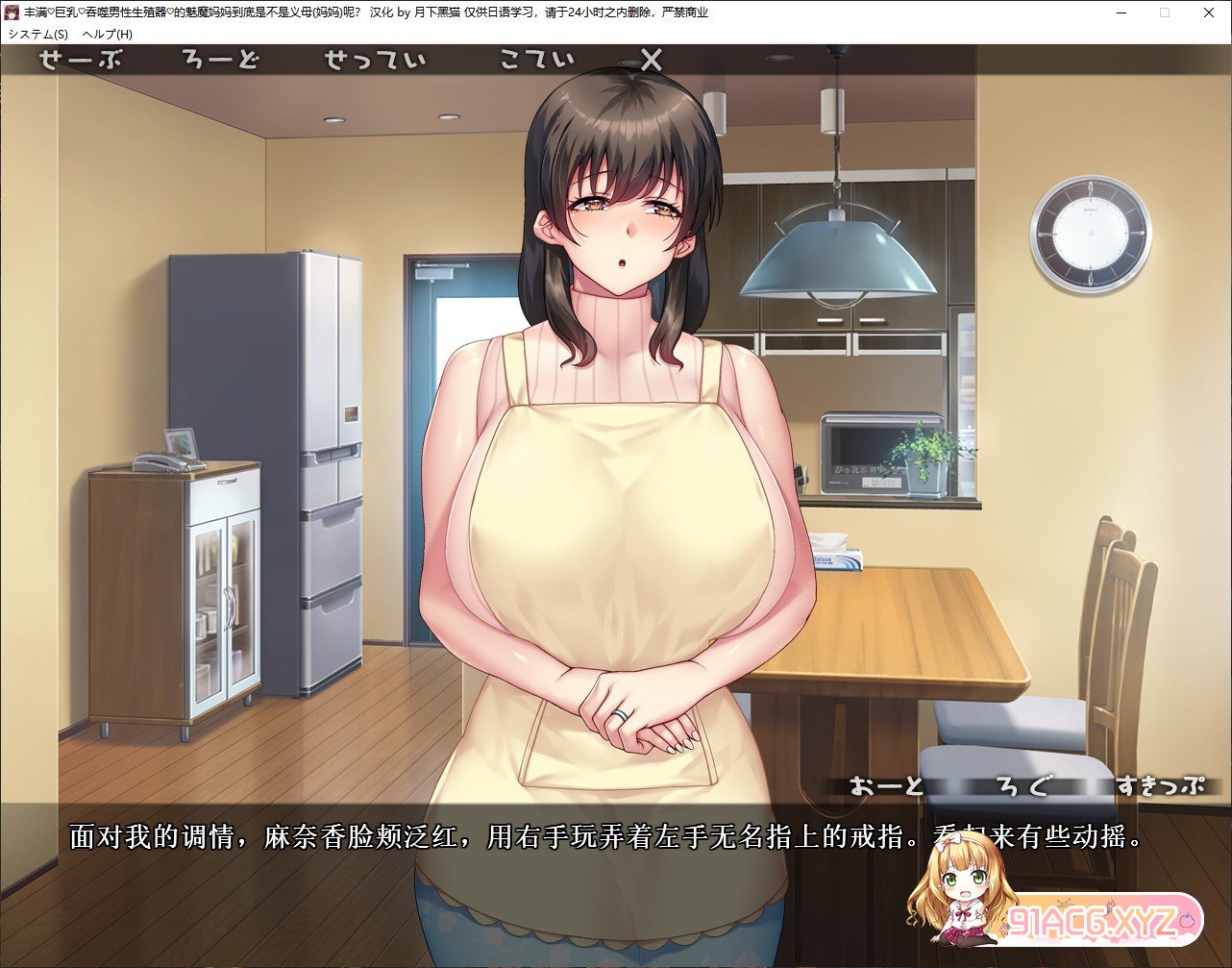Open the せーぶ (Save) menu

(81, 60)
